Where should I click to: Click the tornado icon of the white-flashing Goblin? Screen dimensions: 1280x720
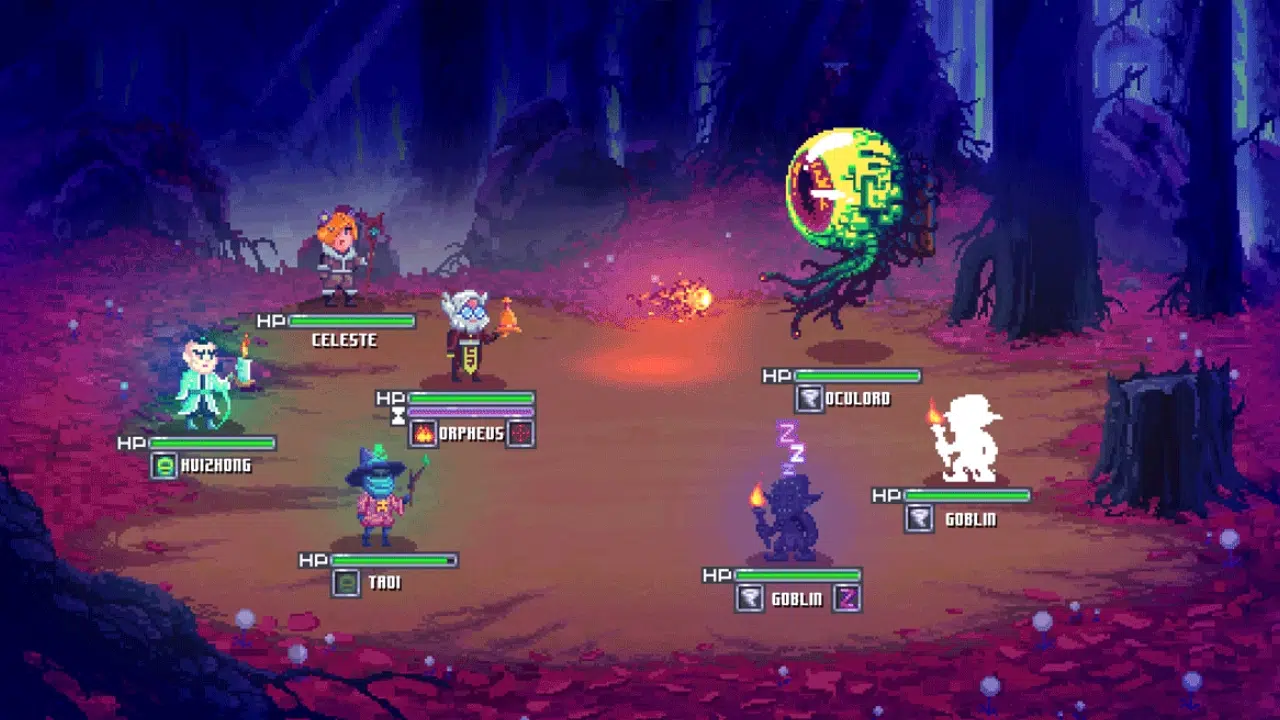pyautogui.click(x=918, y=518)
